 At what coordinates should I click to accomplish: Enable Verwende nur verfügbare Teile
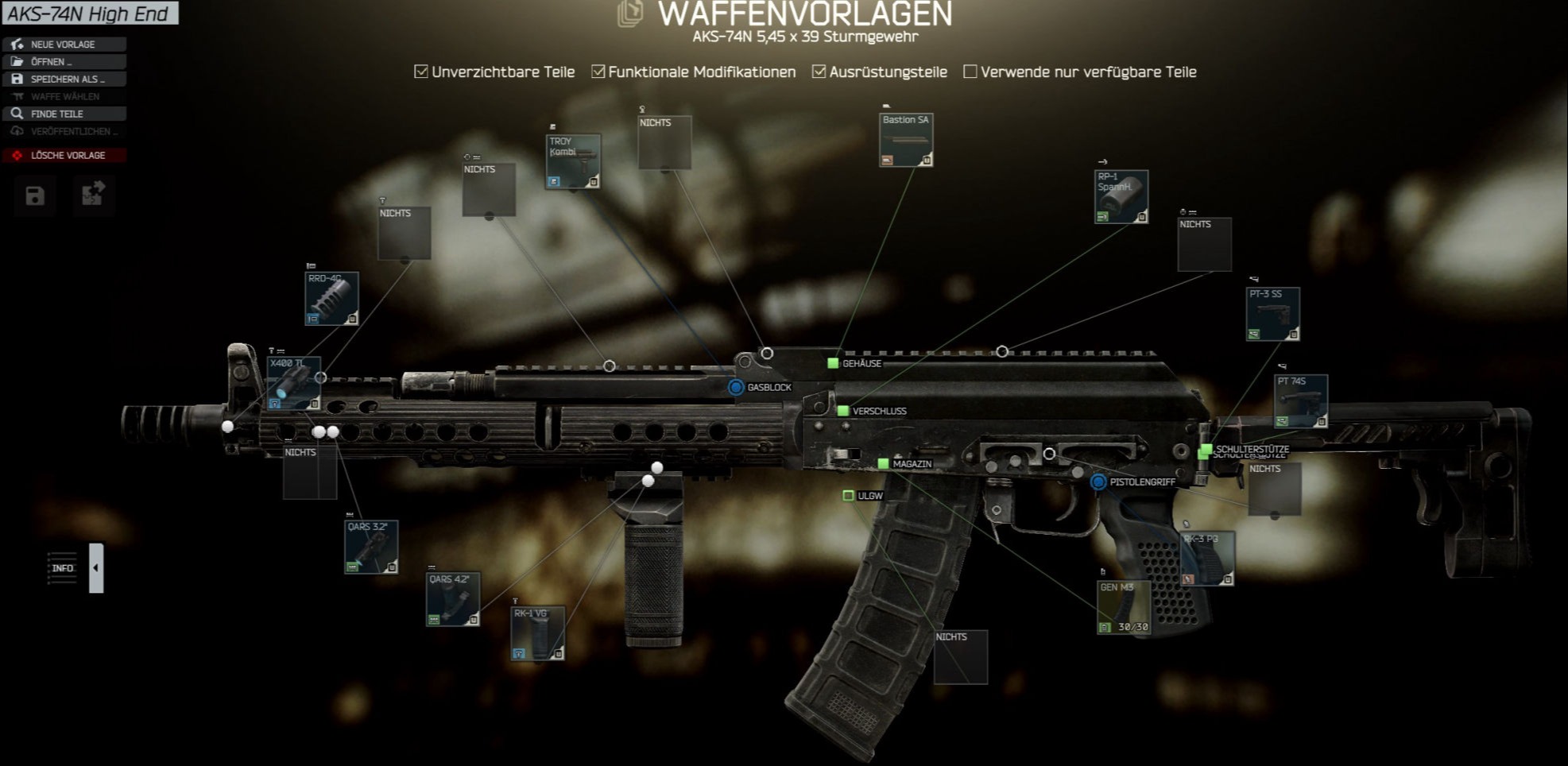[970, 72]
